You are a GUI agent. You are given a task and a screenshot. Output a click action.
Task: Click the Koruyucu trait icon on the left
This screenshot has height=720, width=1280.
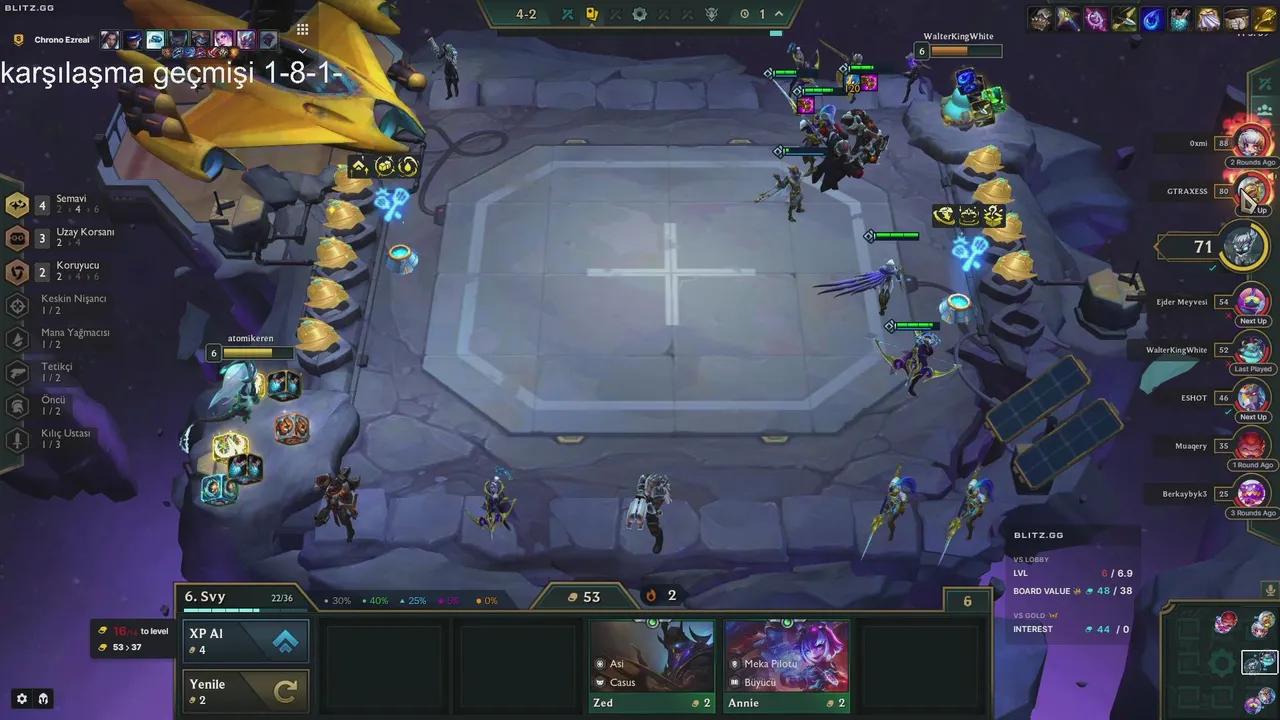coord(15,271)
